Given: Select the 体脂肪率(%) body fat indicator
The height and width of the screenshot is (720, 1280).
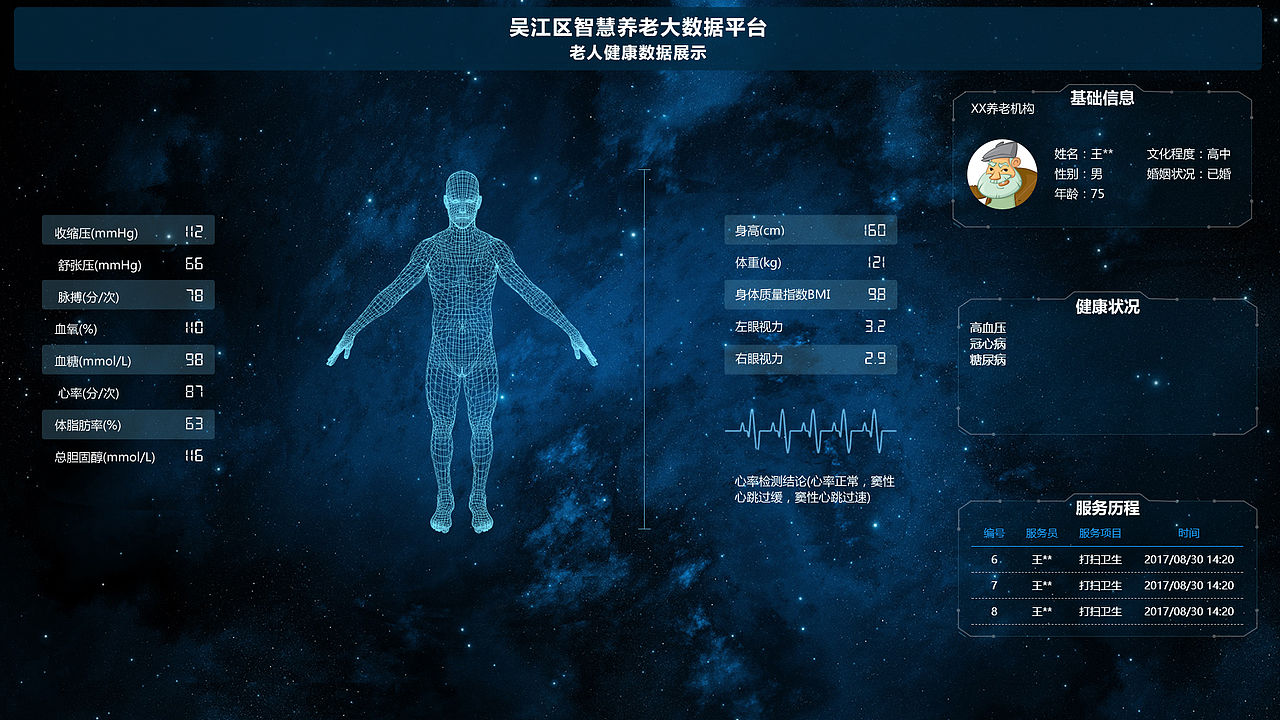Looking at the screenshot, I should coord(127,424).
